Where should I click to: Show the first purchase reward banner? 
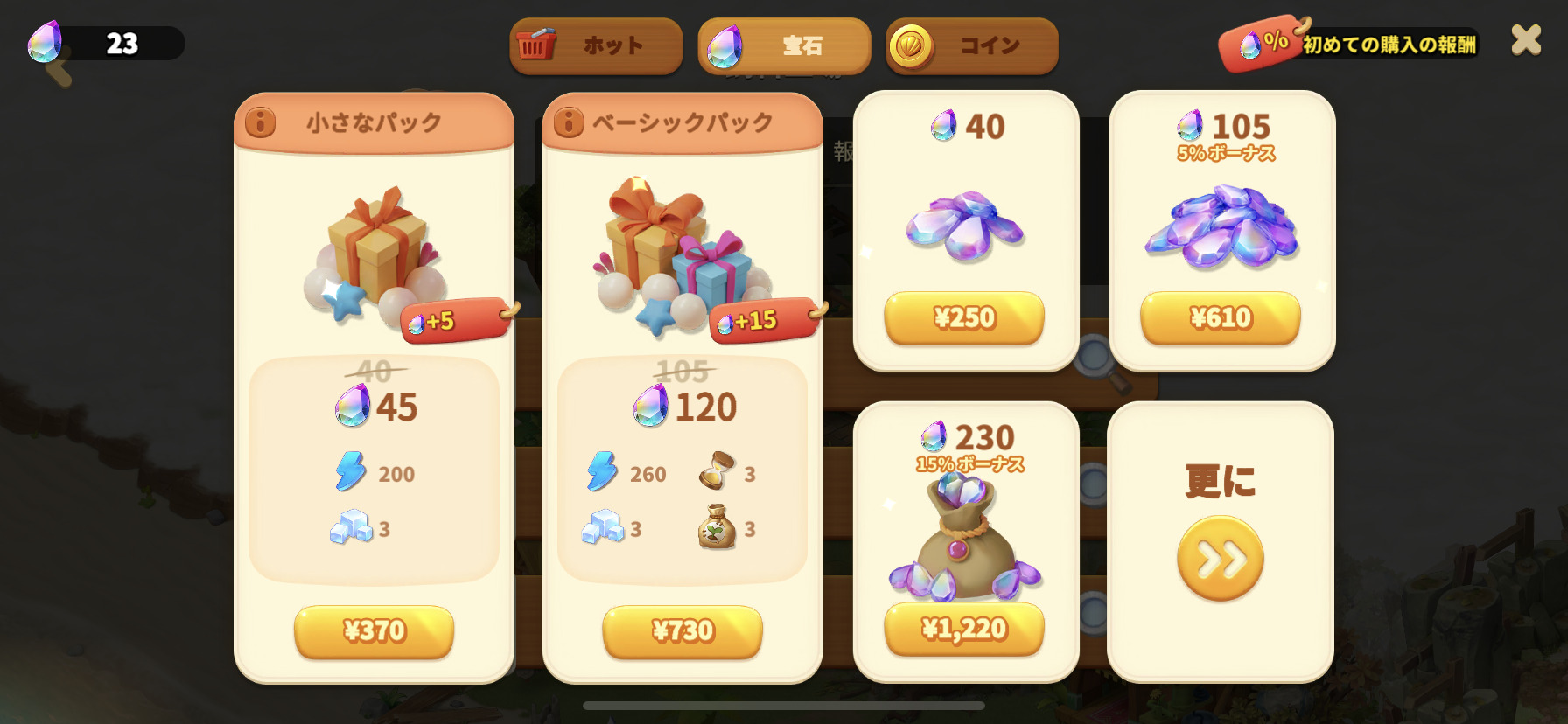tap(1350, 43)
